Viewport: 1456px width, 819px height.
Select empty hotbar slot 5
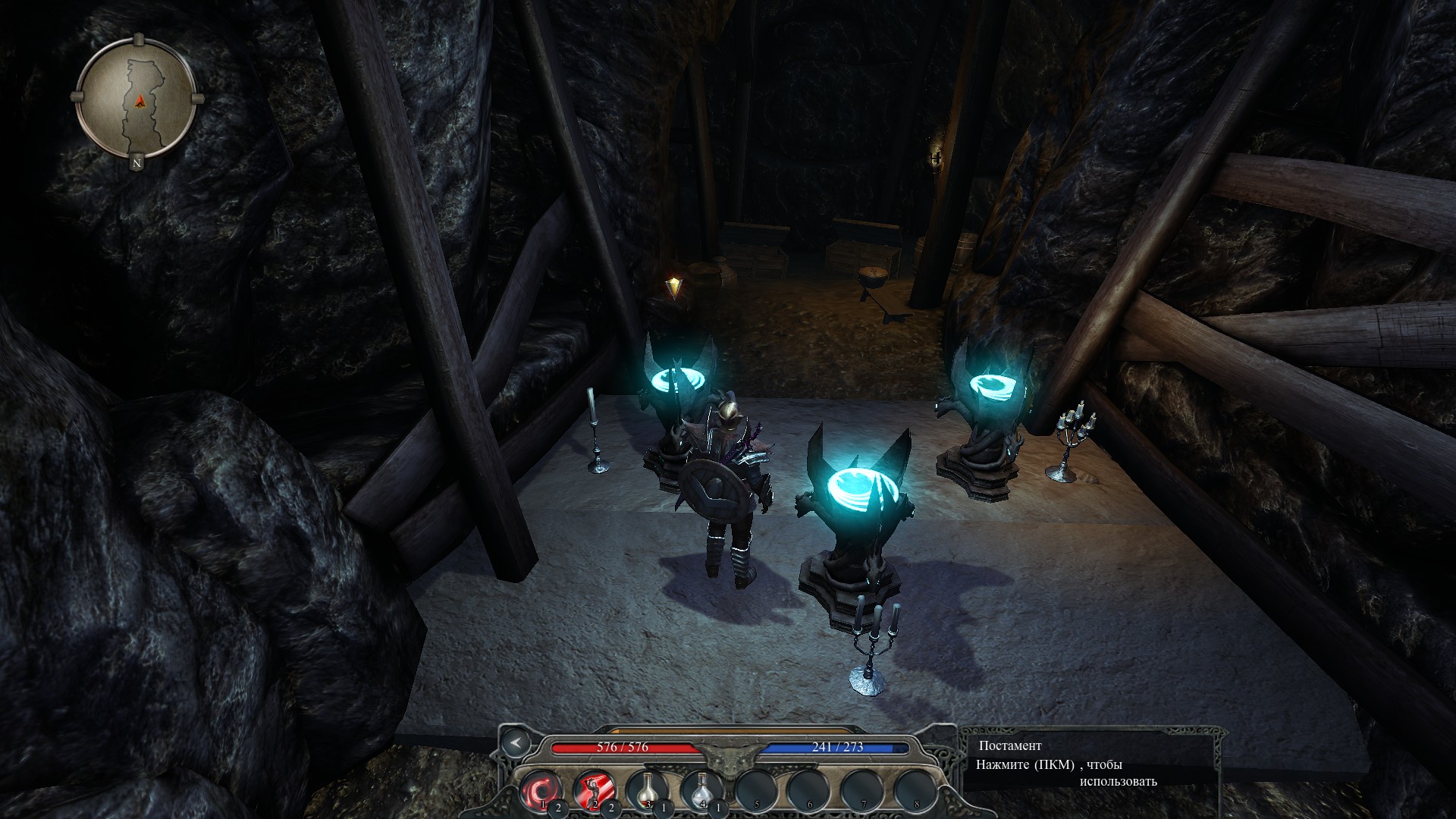click(755, 789)
